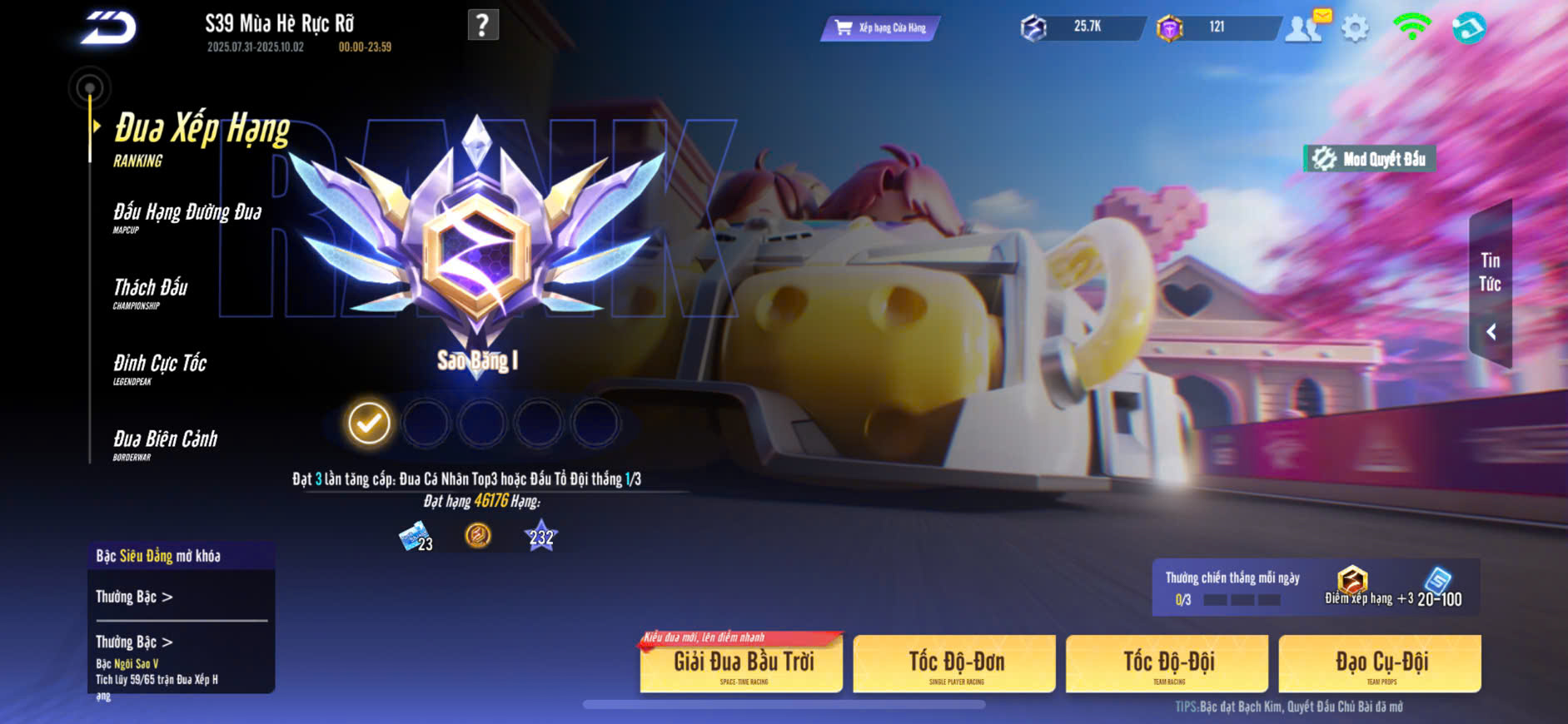Open the teal round icon at top right
Screen dimensions: 1568x724
1468,28
